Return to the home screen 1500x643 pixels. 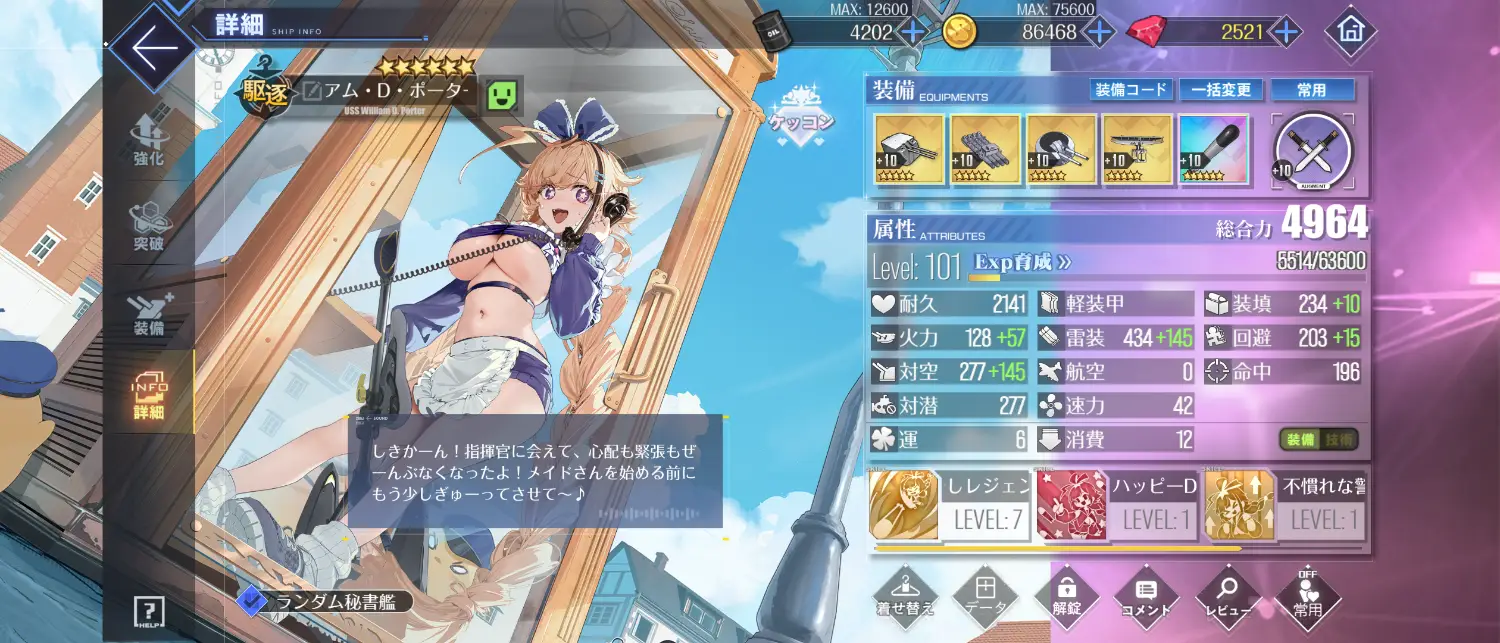pos(1350,32)
